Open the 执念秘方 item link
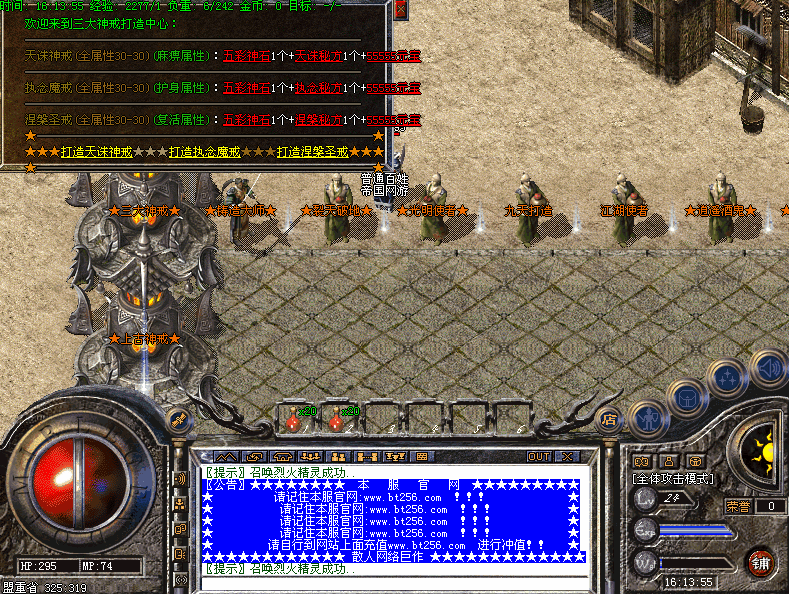 [317, 88]
